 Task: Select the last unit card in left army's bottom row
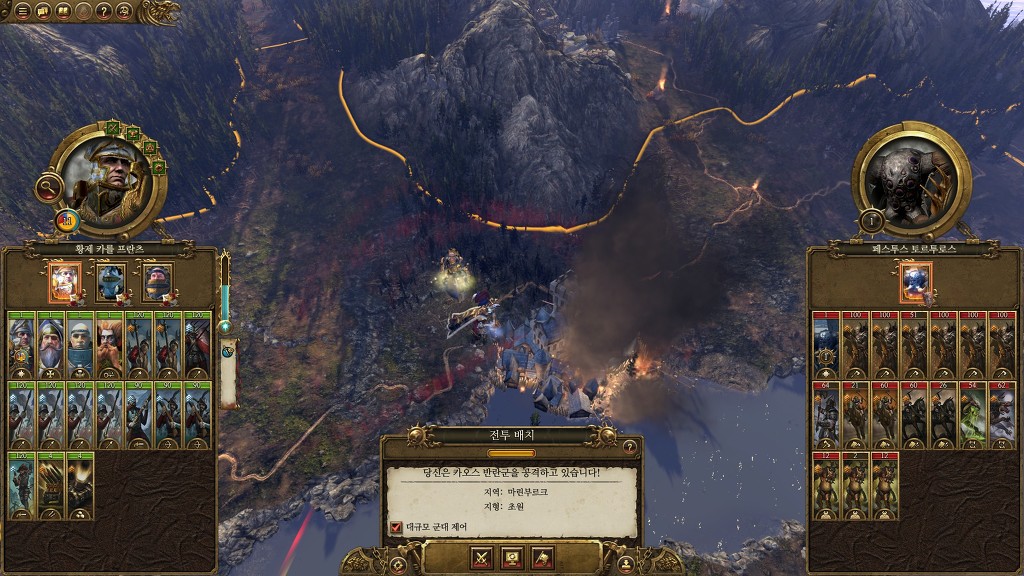pyautogui.click(x=79, y=486)
